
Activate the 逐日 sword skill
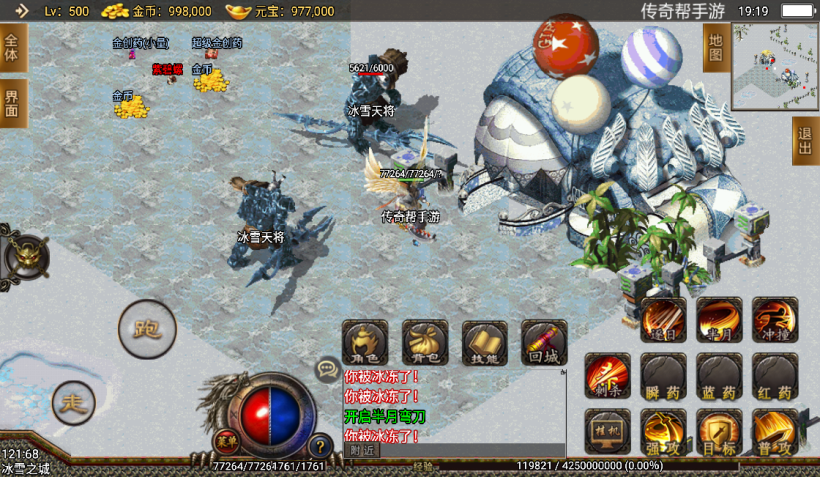[x=664, y=320]
